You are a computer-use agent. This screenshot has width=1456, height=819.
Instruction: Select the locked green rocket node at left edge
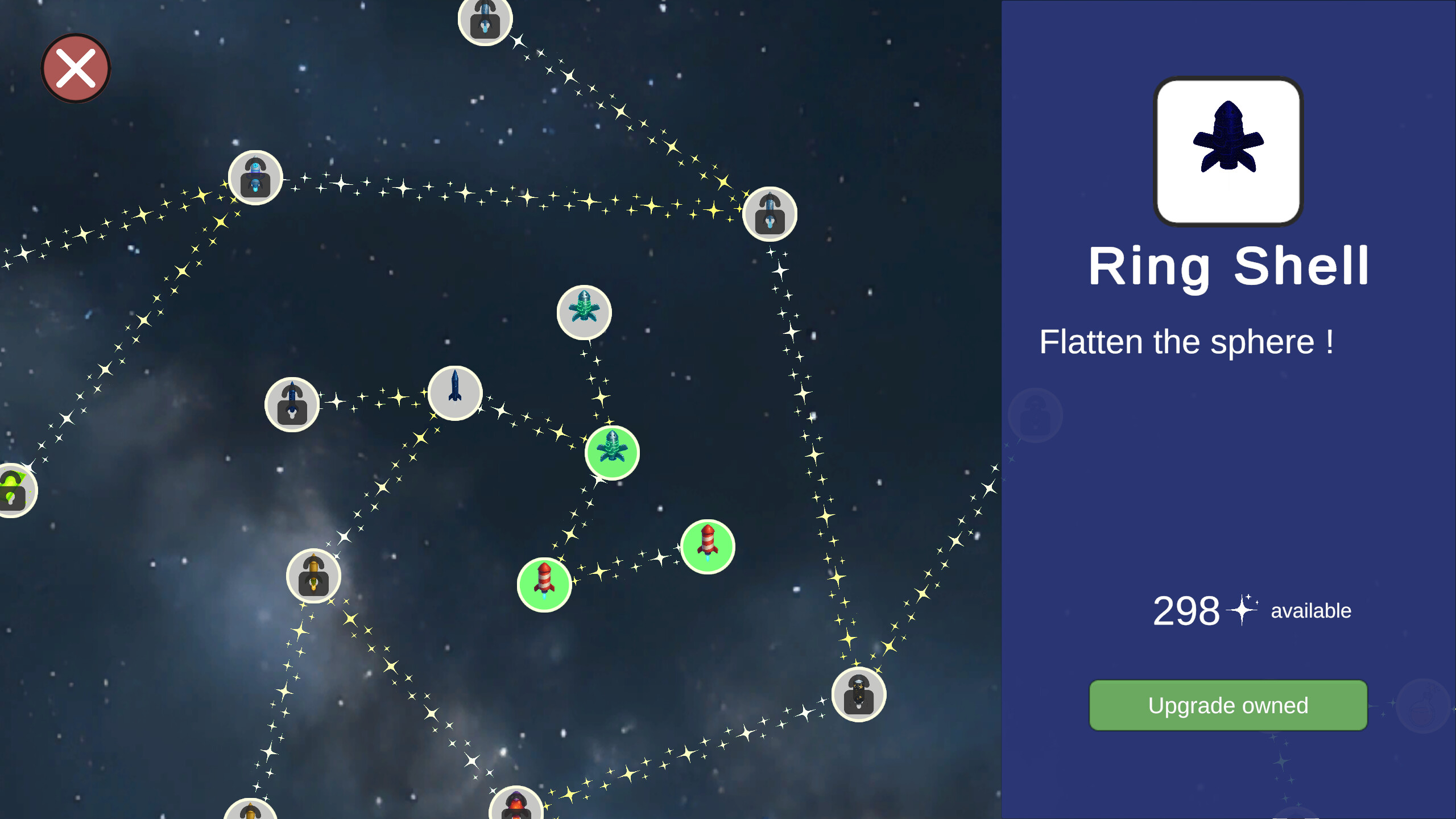[x=14, y=490]
